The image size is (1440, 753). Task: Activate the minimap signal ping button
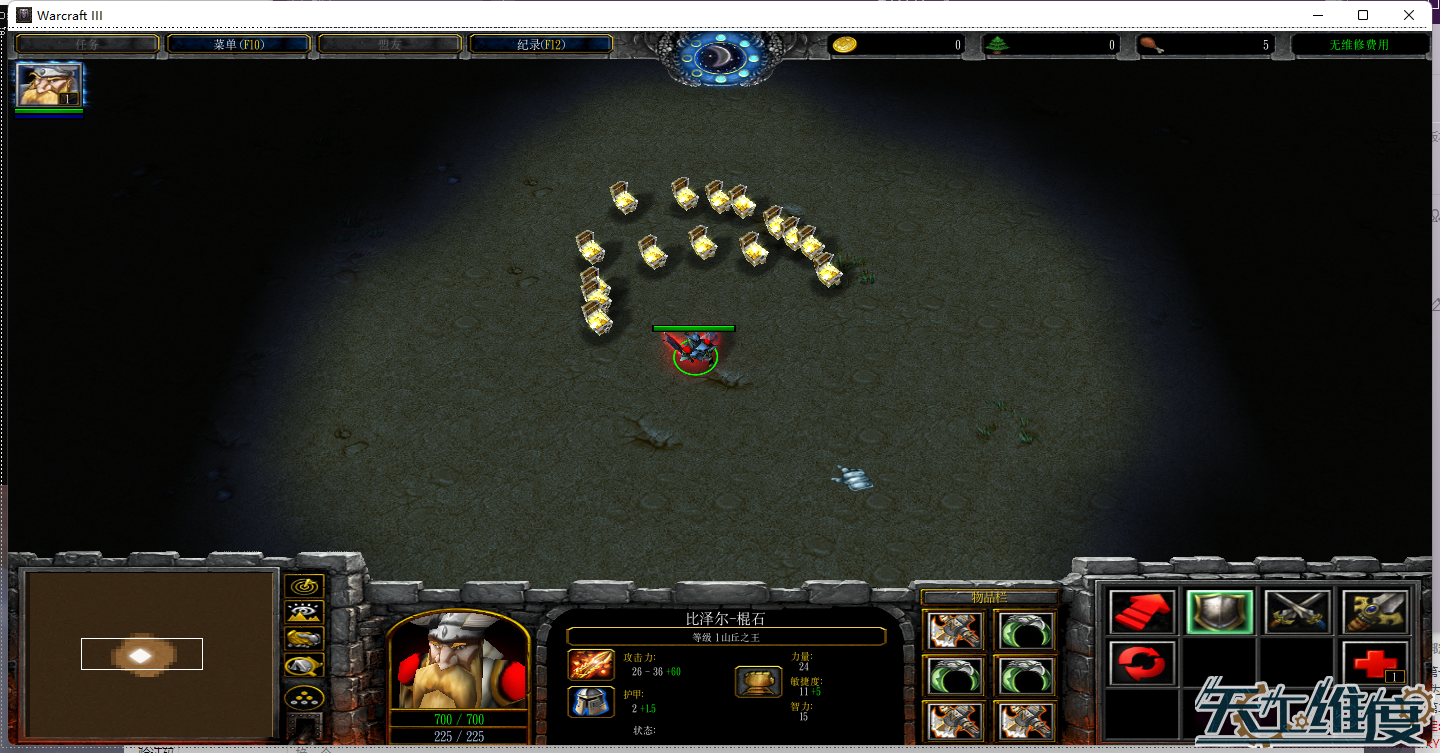pos(304,586)
